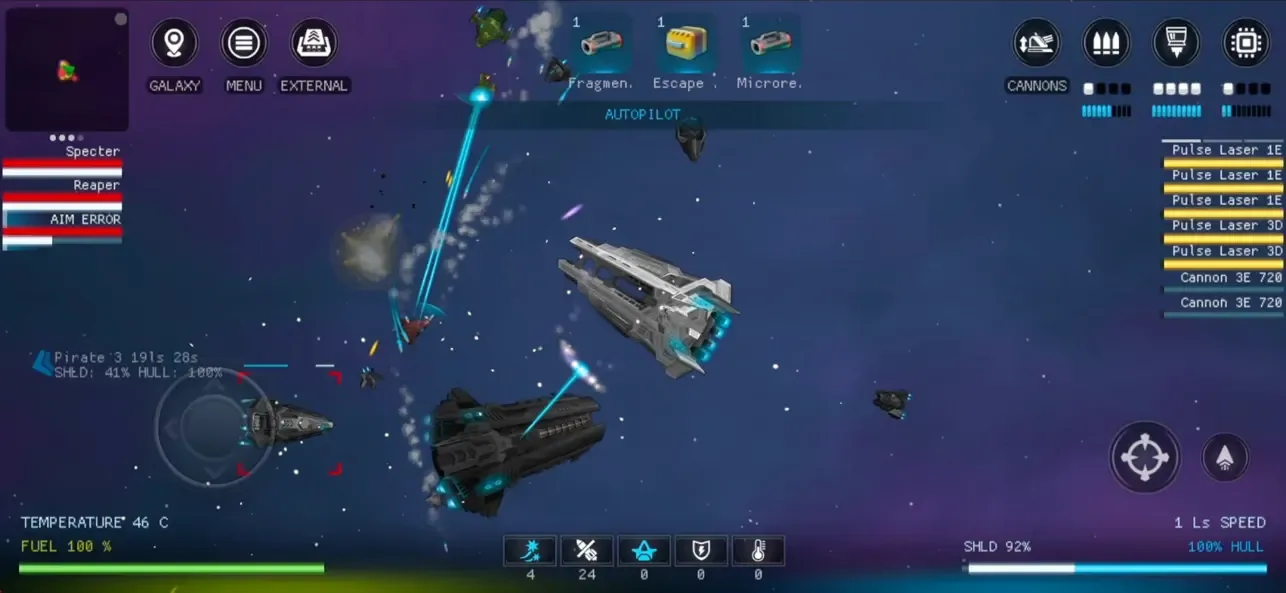1286x593 pixels.
Task: Tap the crosshair targeting button
Action: coord(1145,457)
